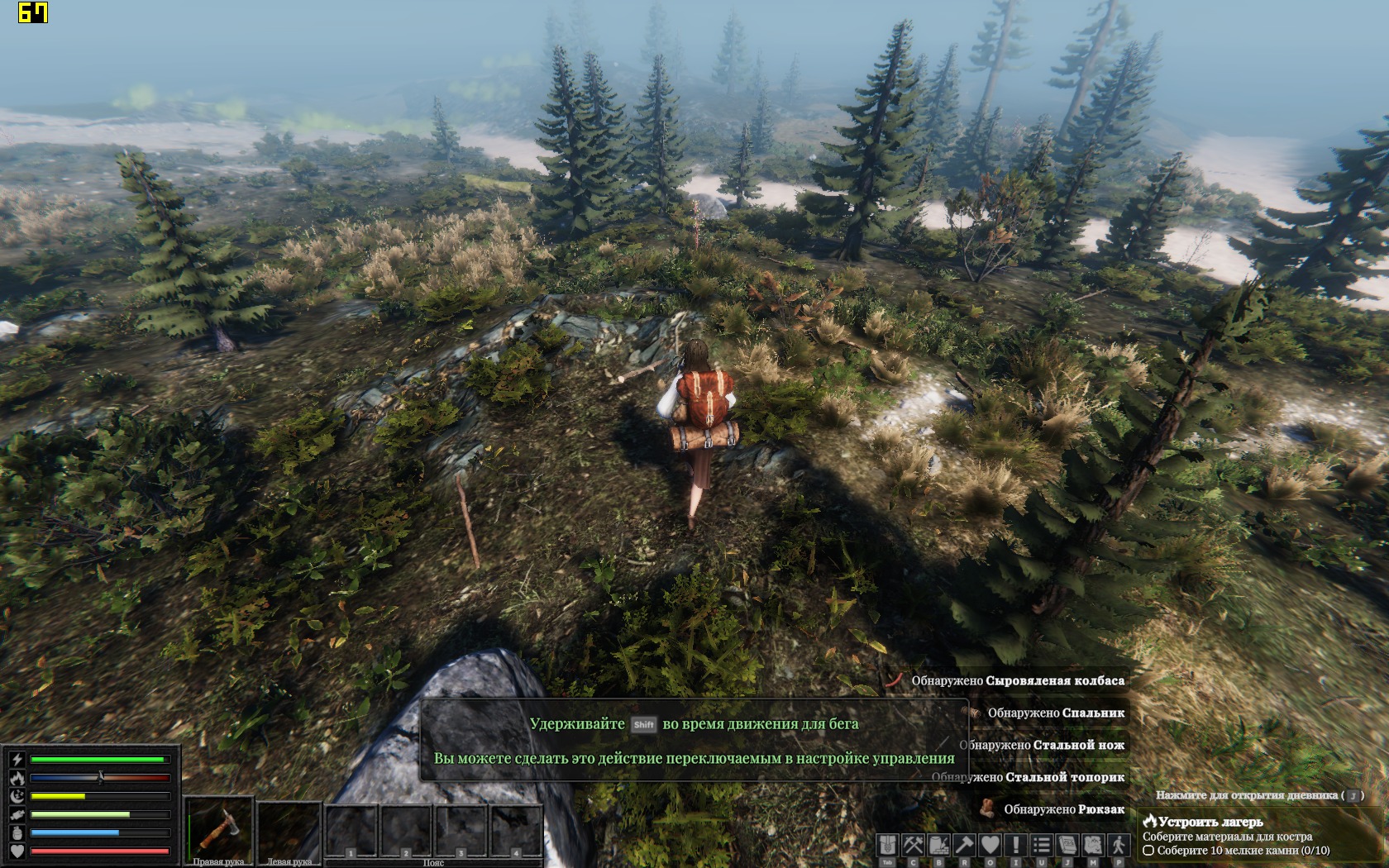Click the exclamation mark icon
Viewport: 1389px width, 868px height.
point(1015,845)
